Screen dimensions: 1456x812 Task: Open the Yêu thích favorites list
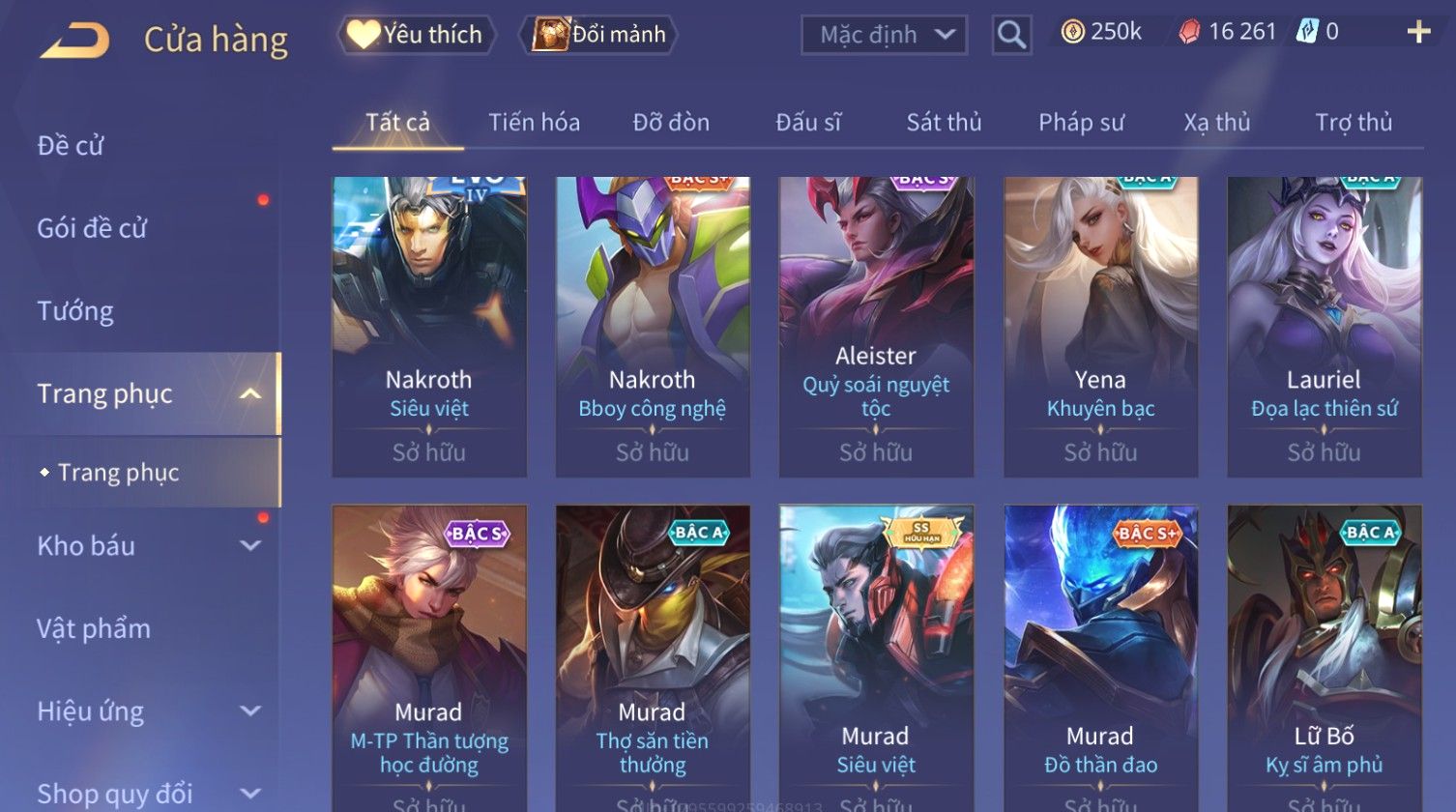(417, 35)
